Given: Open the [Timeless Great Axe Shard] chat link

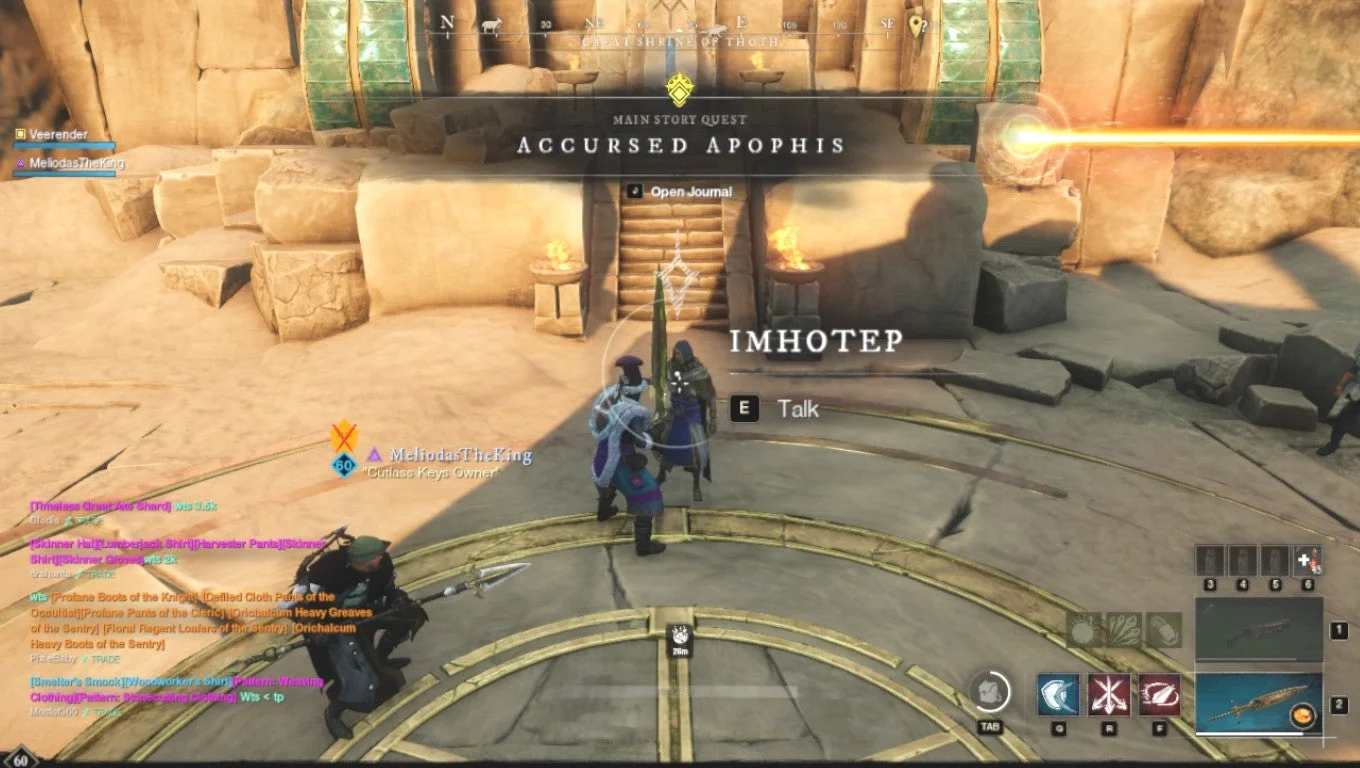Looking at the screenshot, I should [100, 507].
